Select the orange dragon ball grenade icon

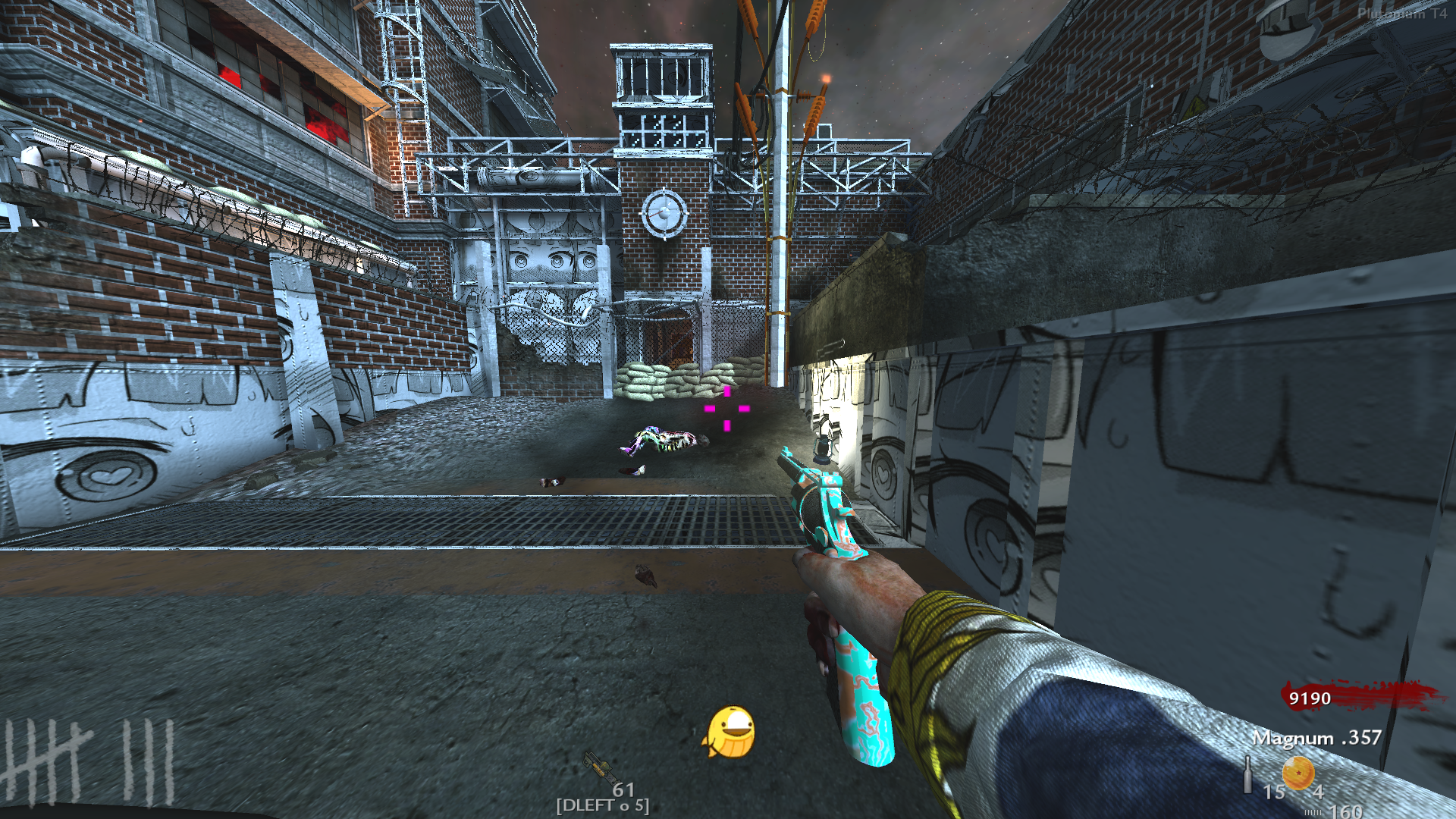pyautogui.click(x=1298, y=773)
